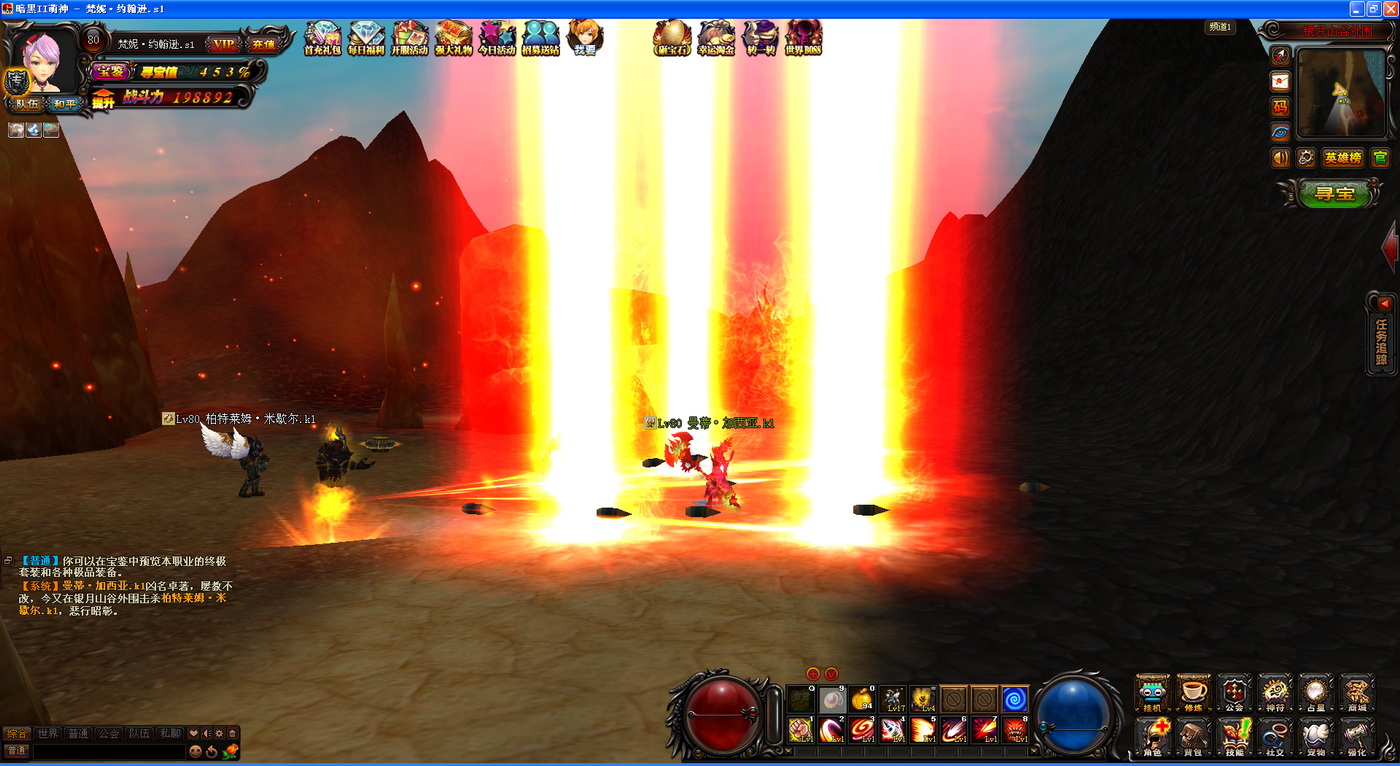Viewport: 1400px width, 766px height.
Task: Open the 英雄榜 hero ranking
Action: pos(1342,158)
